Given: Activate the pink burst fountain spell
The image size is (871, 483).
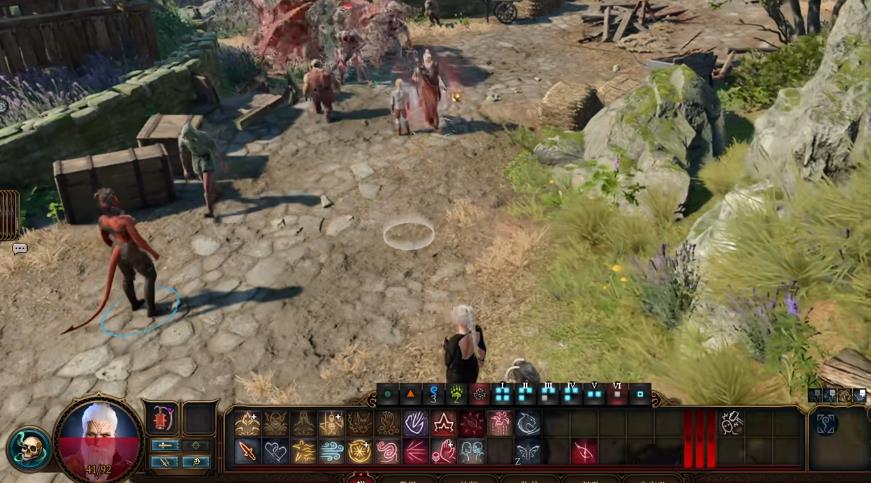Looking at the screenshot, I should tap(499, 423).
